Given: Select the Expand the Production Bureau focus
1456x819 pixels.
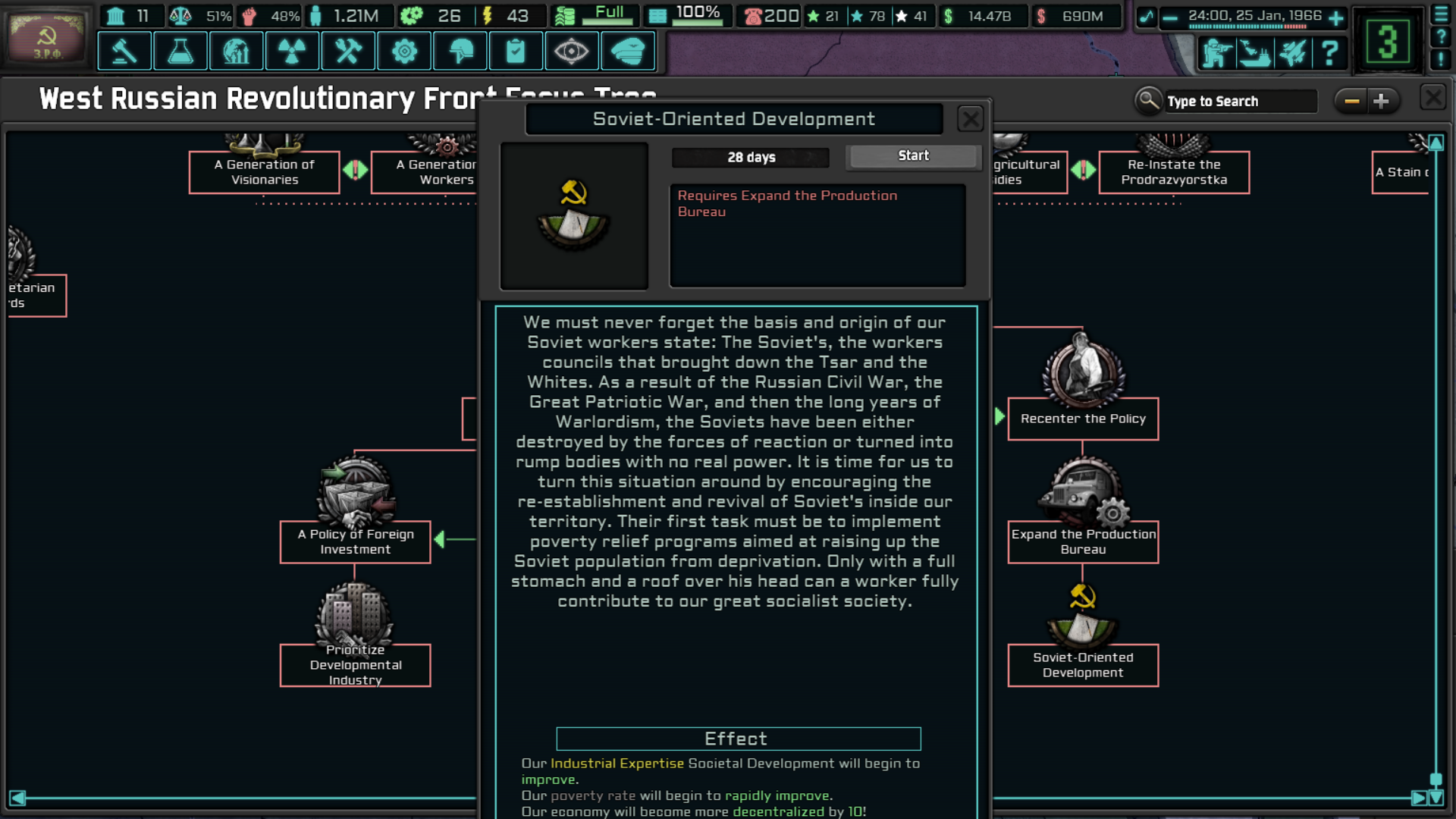Looking at the screenshot, I should (x=1083, y=541).
